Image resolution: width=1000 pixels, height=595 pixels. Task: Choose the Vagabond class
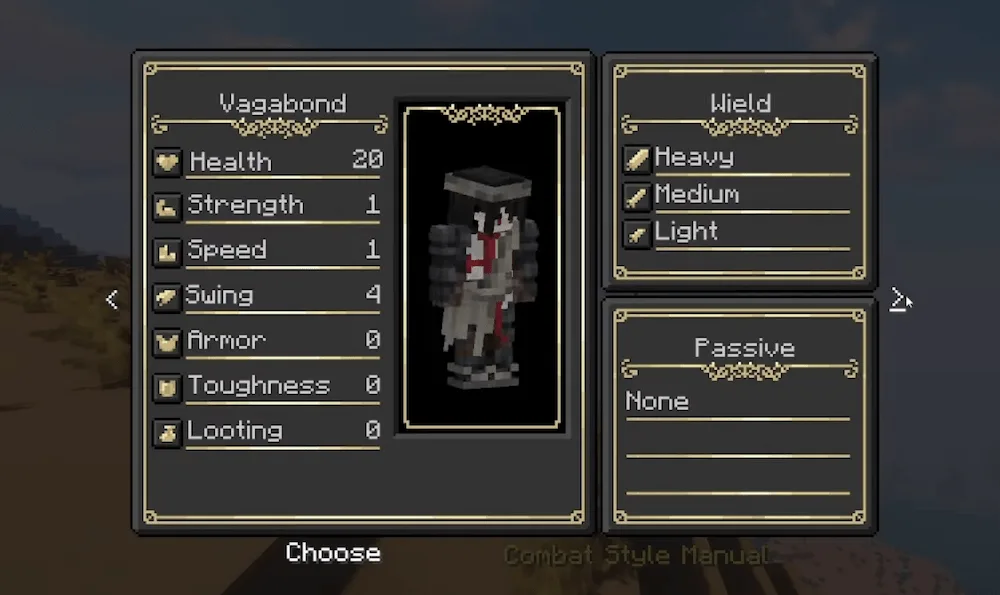point(333,553)
